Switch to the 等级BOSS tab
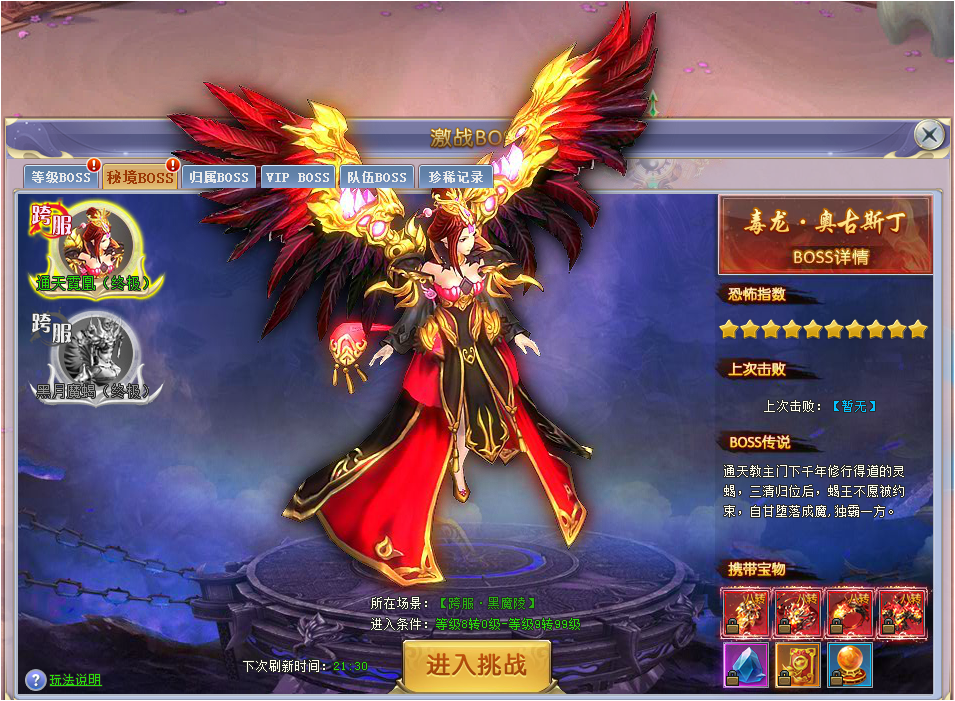This screenshot has width=955, height=701. pos(60,178)
